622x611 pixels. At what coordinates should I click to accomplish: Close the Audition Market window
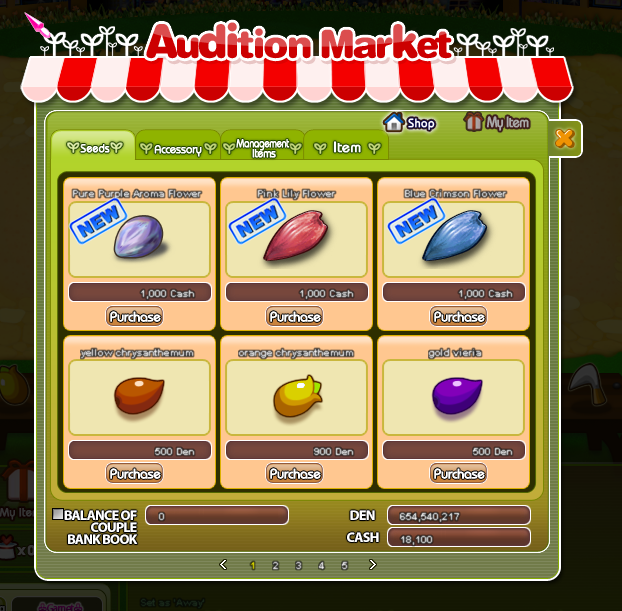coord(564,138)
